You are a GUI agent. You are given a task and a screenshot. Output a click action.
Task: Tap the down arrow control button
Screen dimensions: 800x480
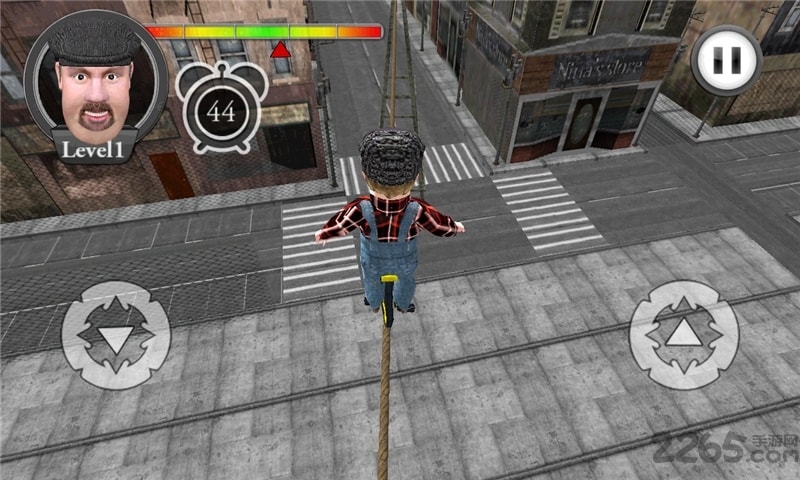click(x=116, y=335)
